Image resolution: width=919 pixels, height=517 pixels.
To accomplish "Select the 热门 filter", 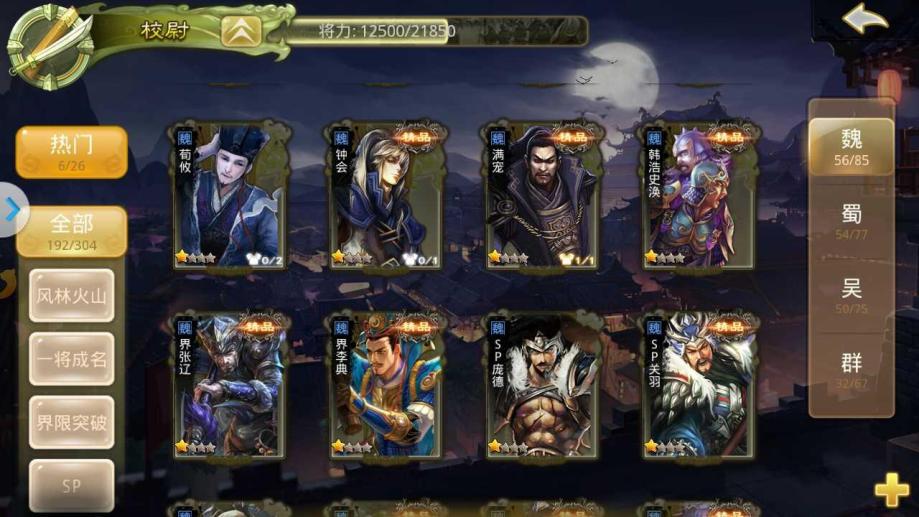I will point(71,150).
